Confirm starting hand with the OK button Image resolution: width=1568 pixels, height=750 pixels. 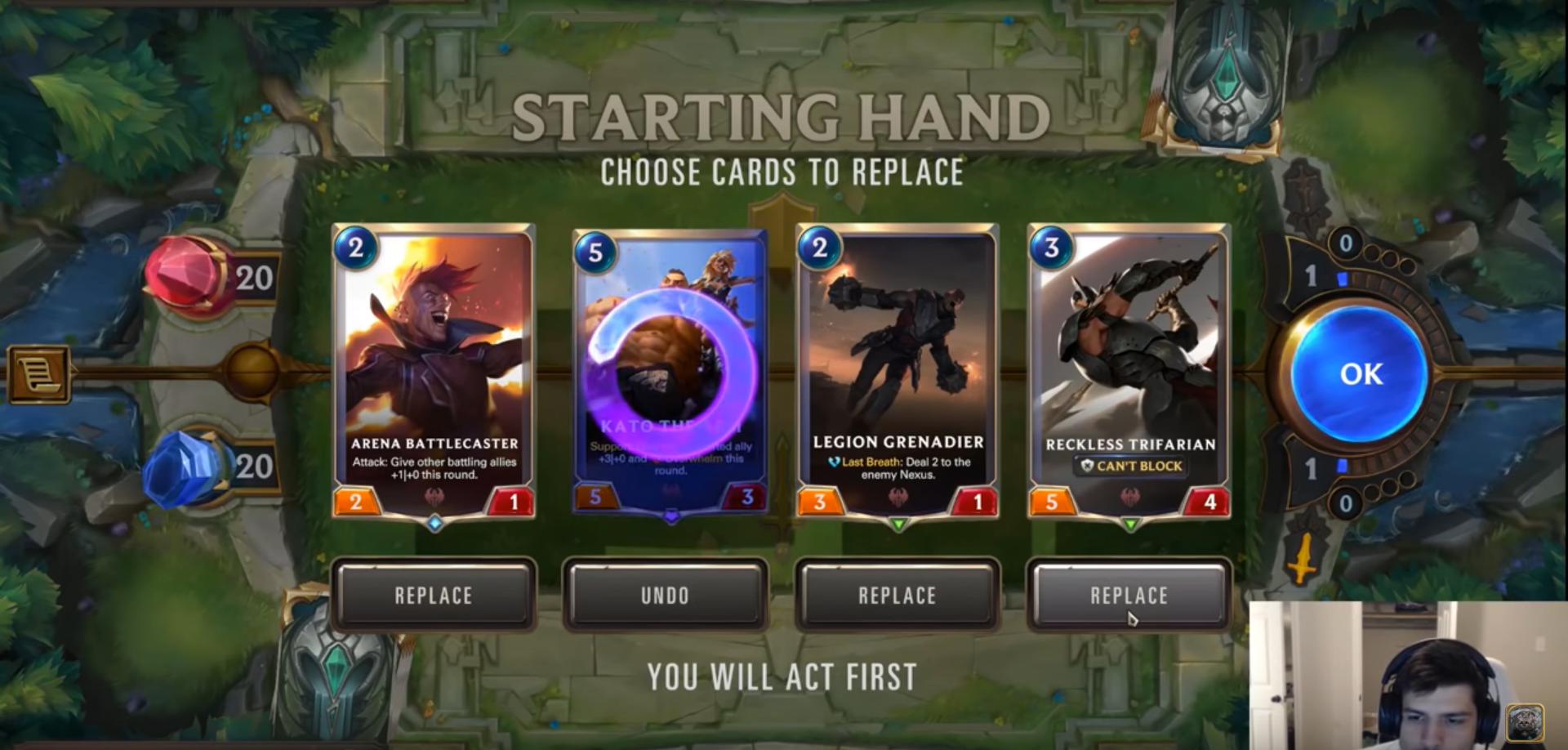coord(1360,373)
